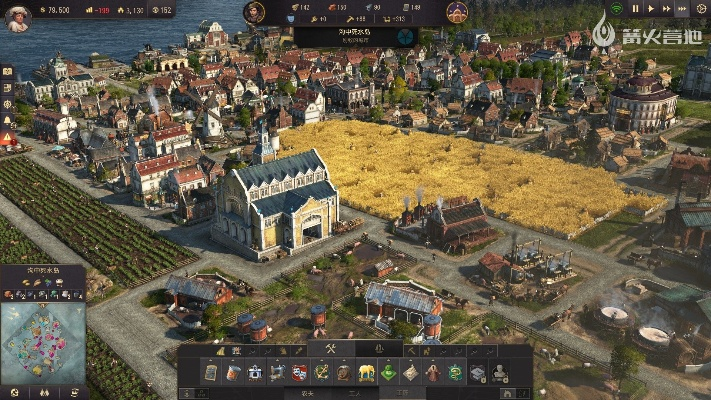
Task: Select the gold elephant building icon
Action: click(366, 372)
